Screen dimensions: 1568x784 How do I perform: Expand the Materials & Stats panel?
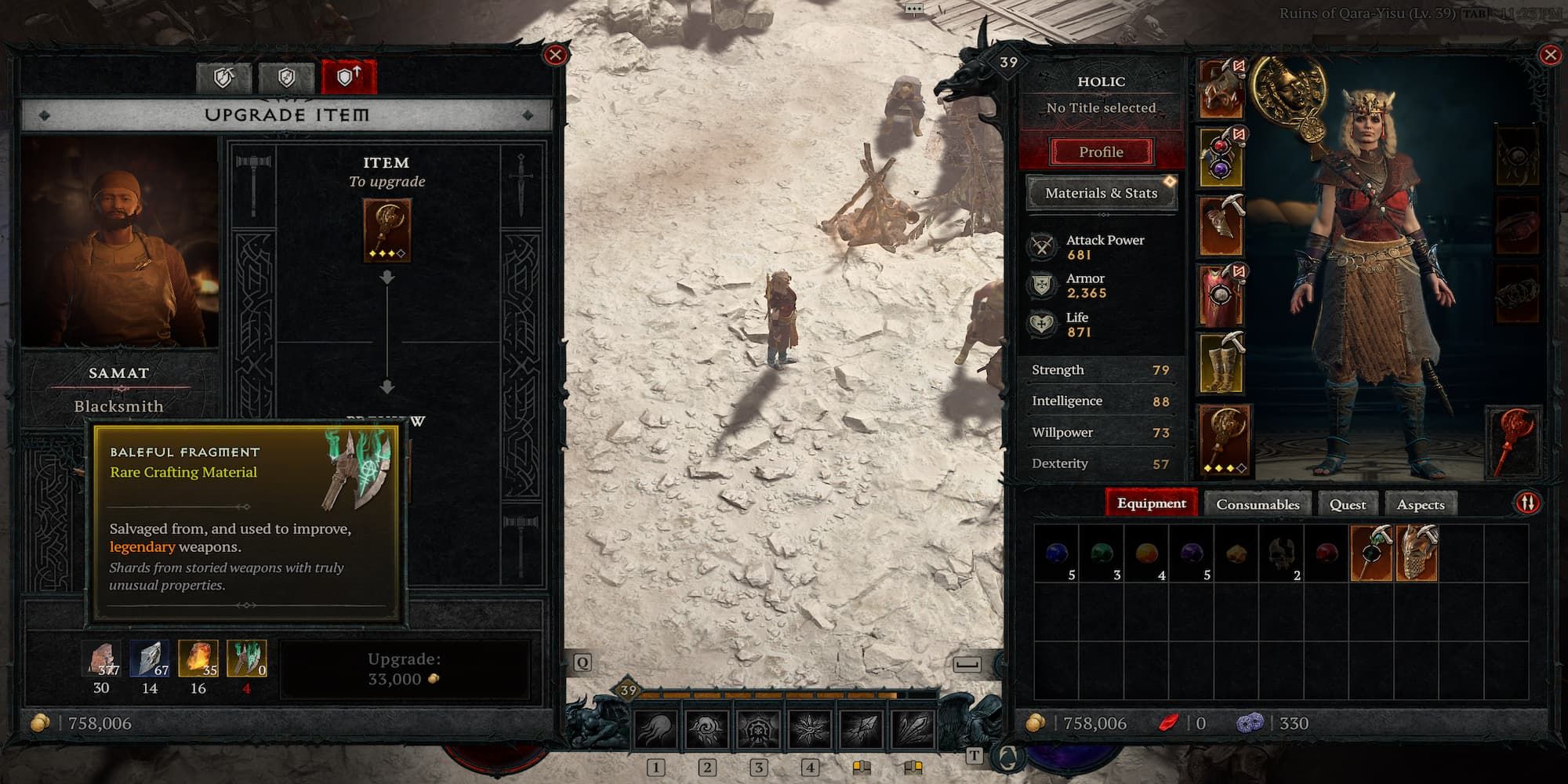pyautogui.click(x=1101, y=193)
